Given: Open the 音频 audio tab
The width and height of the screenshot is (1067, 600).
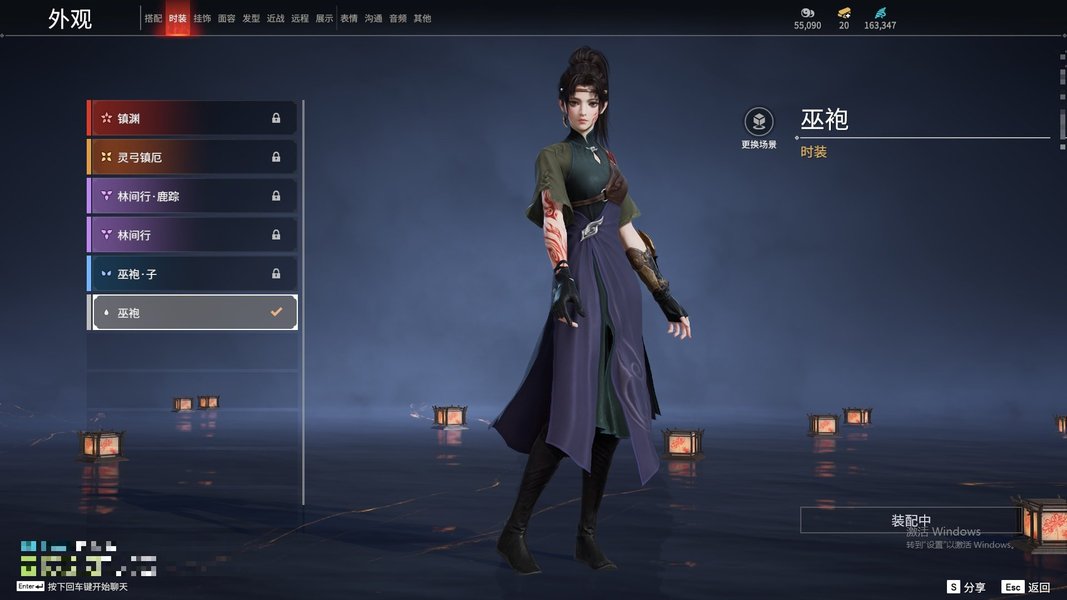Looking at the screenshot, I should point(398,19).
